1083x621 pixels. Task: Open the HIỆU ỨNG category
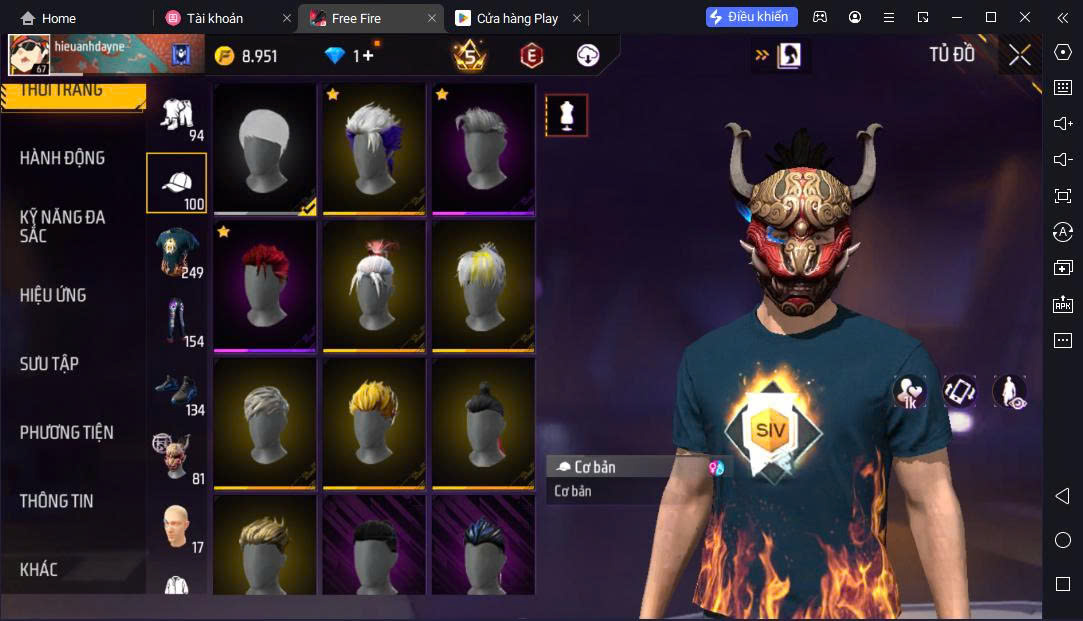(53, 295)
